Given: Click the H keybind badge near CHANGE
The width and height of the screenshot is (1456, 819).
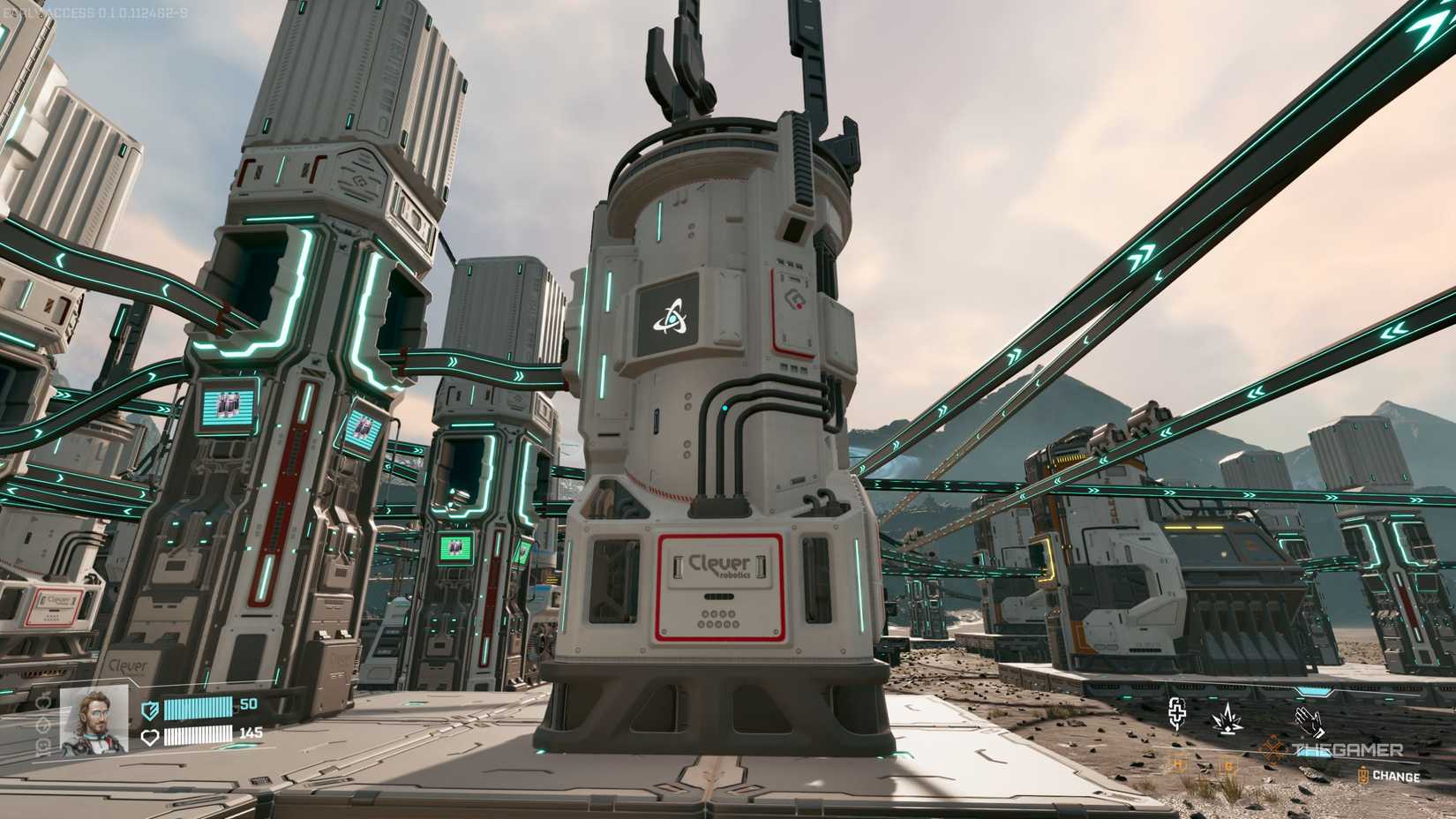Looking at the screenshot, I should (x=1177, y=765).
